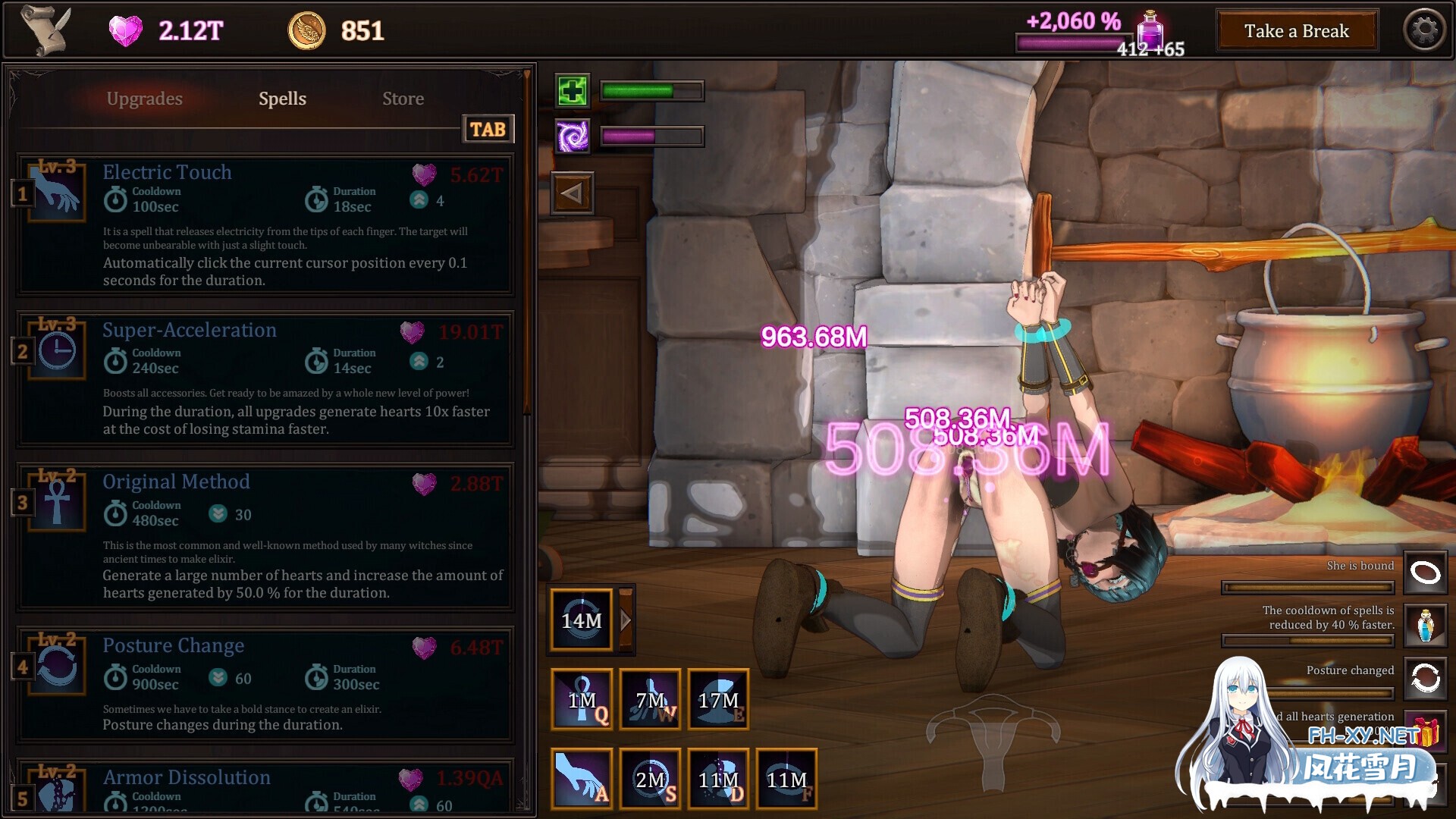The width and height of the screenshot is (1456, 819).
Task: Expand the arrow beside the 14M spell slot
Action: point(625,620)
